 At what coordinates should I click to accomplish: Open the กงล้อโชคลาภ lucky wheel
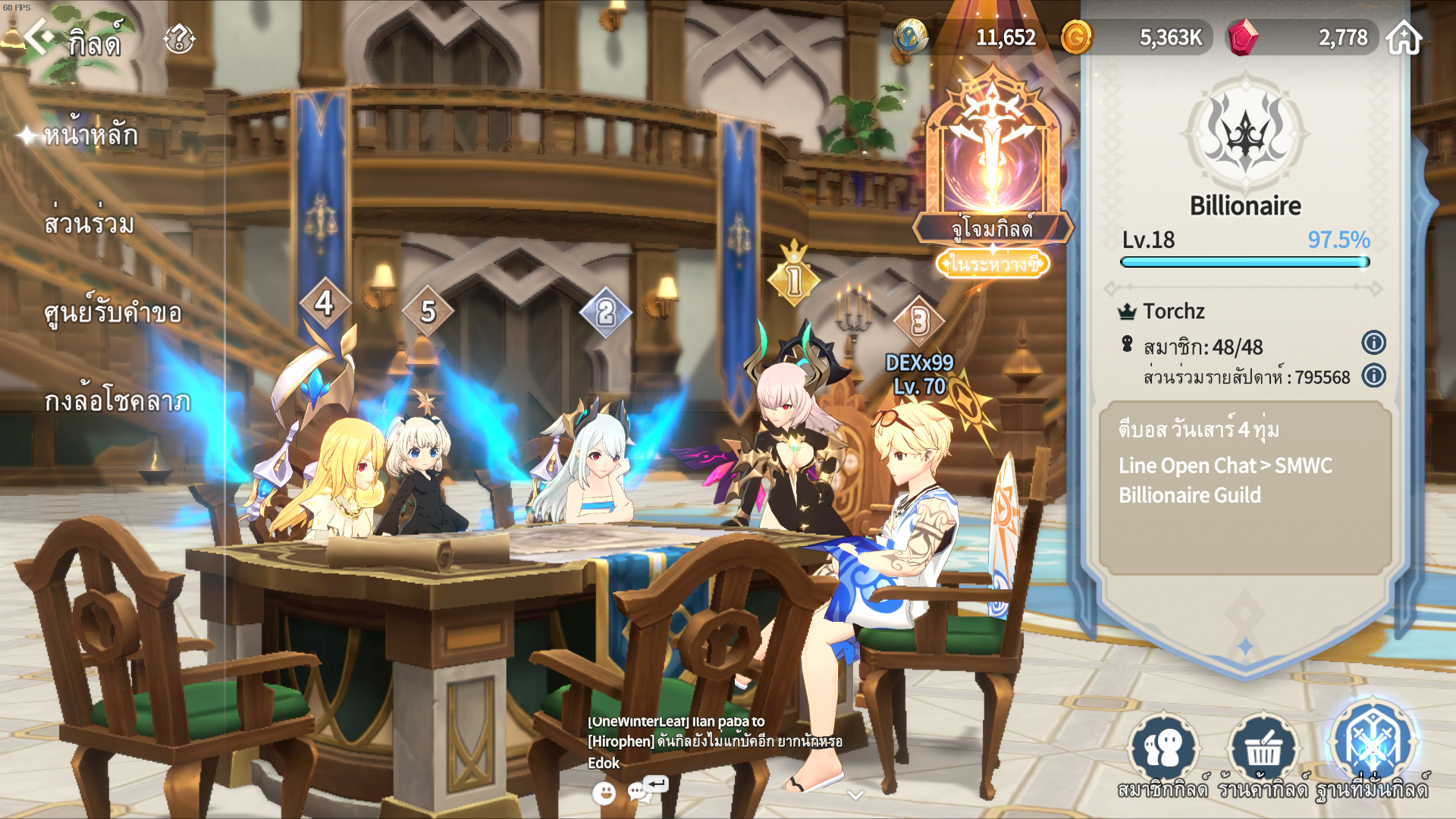click(x=117, y=401)
